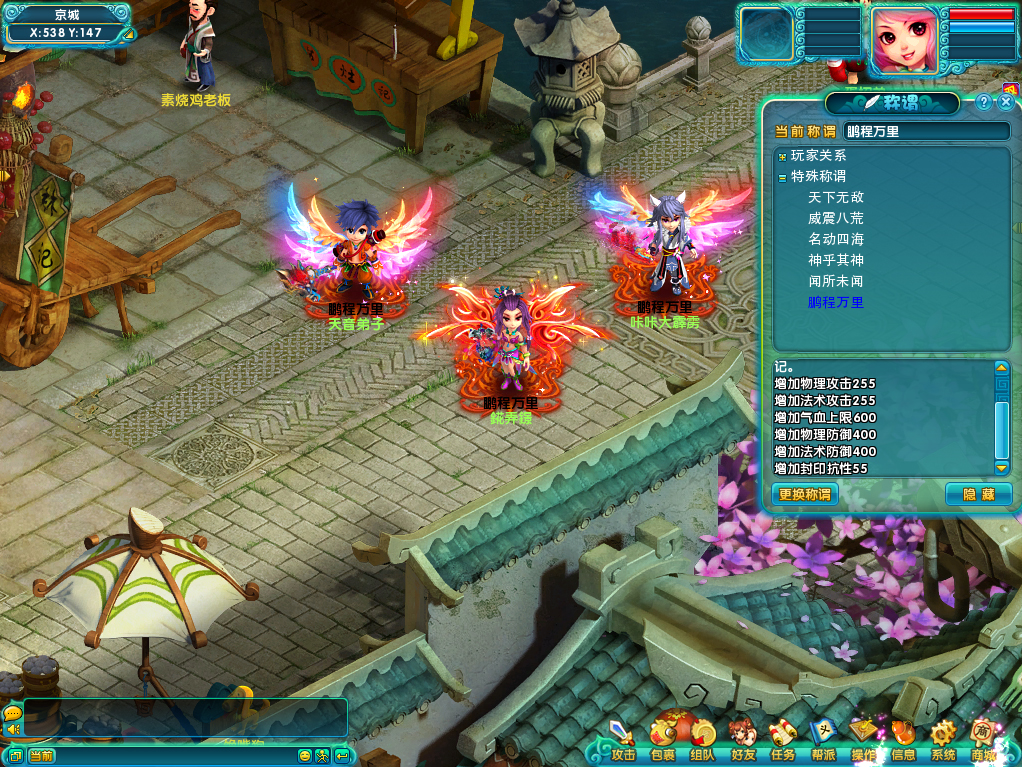
Task: Choose the 威震八荒 title
Action: pyautogui.click(x=835, y=218)
